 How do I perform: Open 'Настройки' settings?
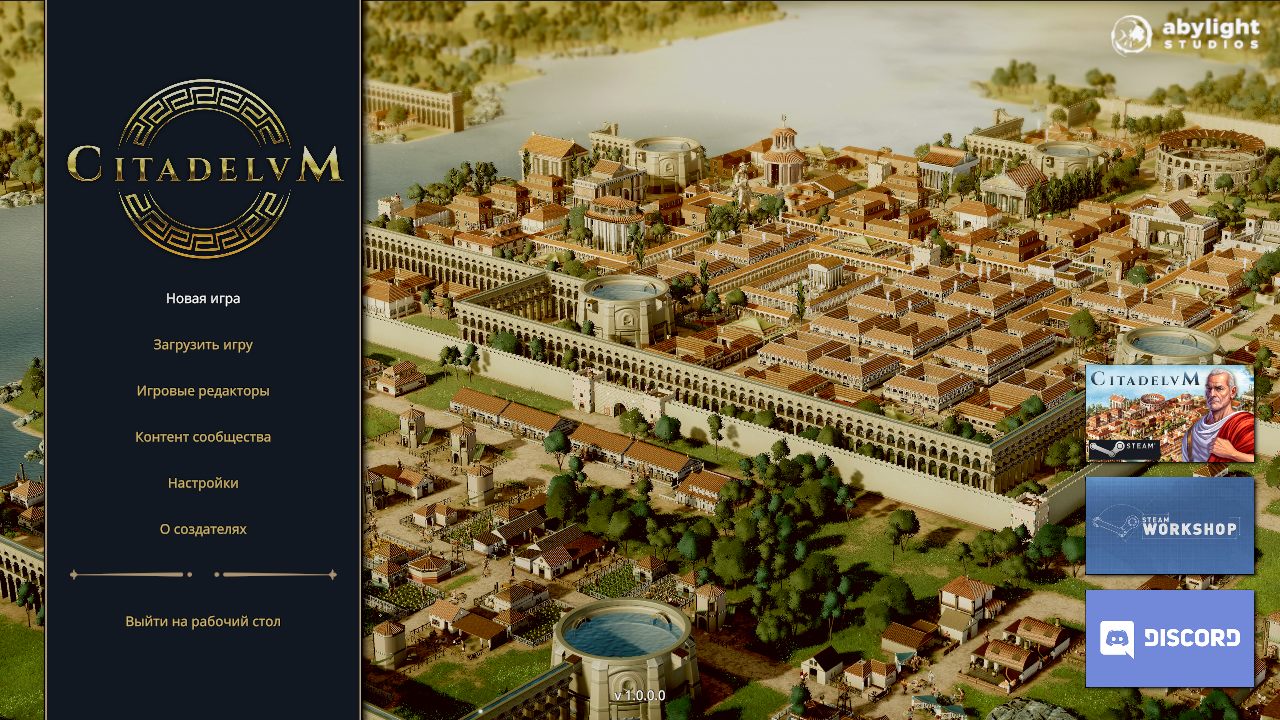201,482
